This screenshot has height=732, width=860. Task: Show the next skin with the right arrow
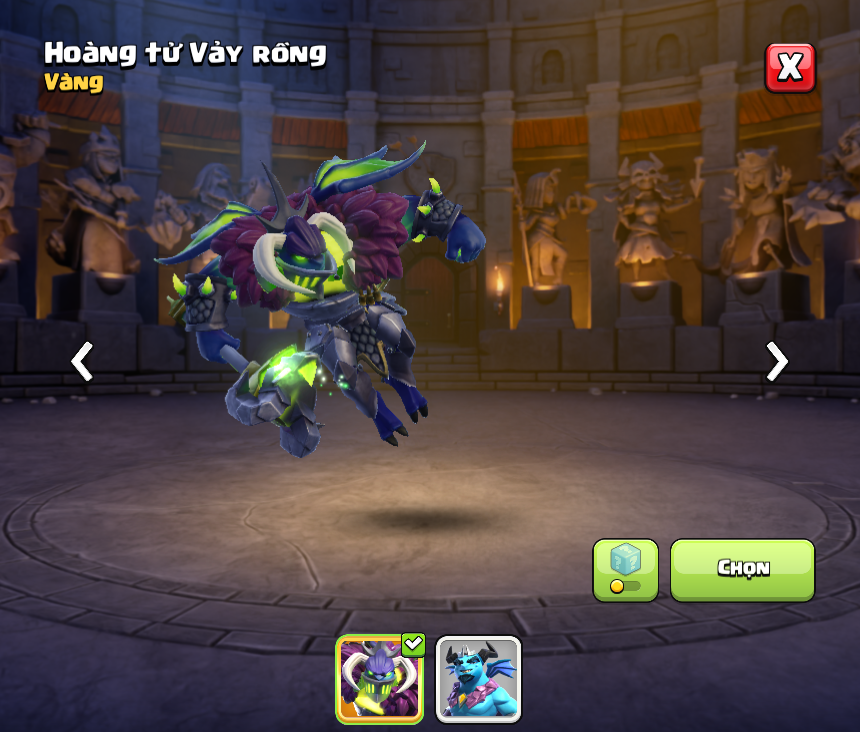776,361
